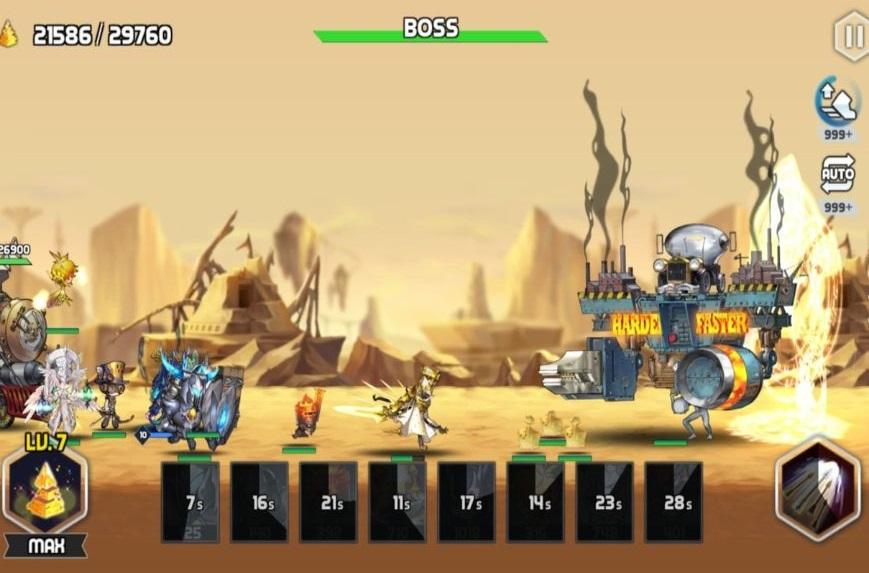Select the unit card with 17s cooldown
869x573 pixels.
tap(467, 502)
